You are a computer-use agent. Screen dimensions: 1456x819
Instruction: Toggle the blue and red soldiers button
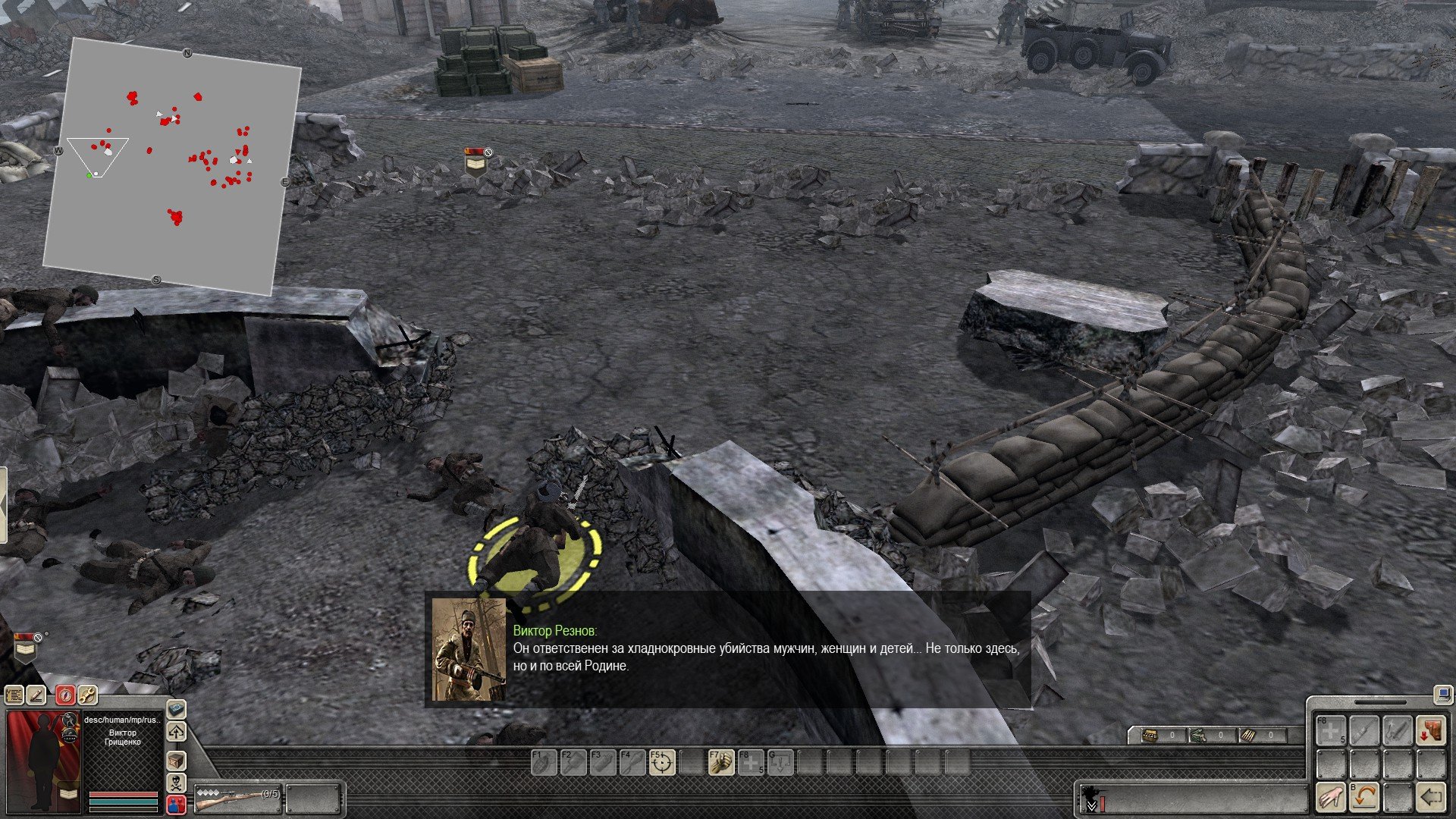coord(176,805)
